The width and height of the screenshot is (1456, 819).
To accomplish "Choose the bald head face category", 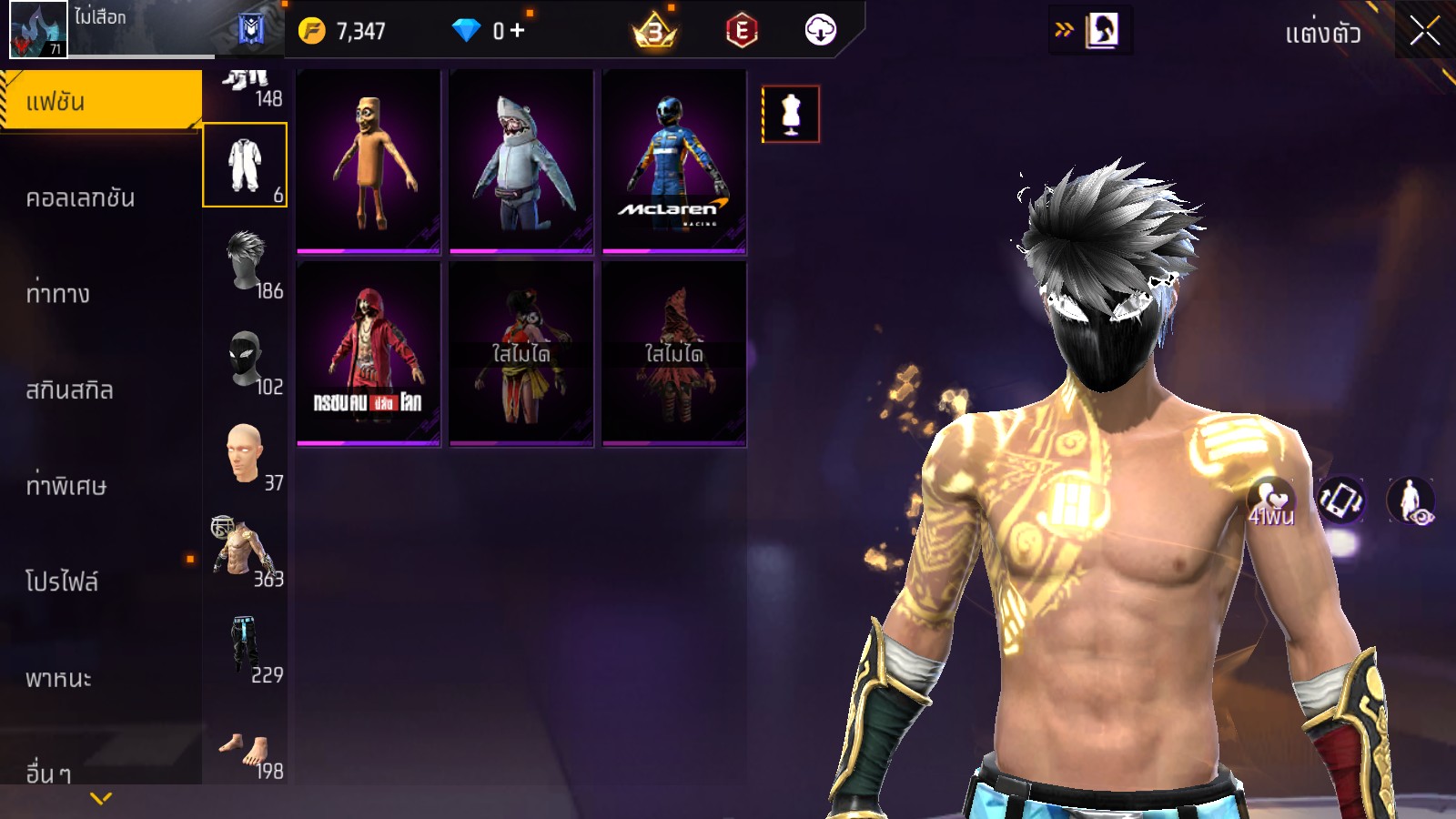I will point(246,453).
